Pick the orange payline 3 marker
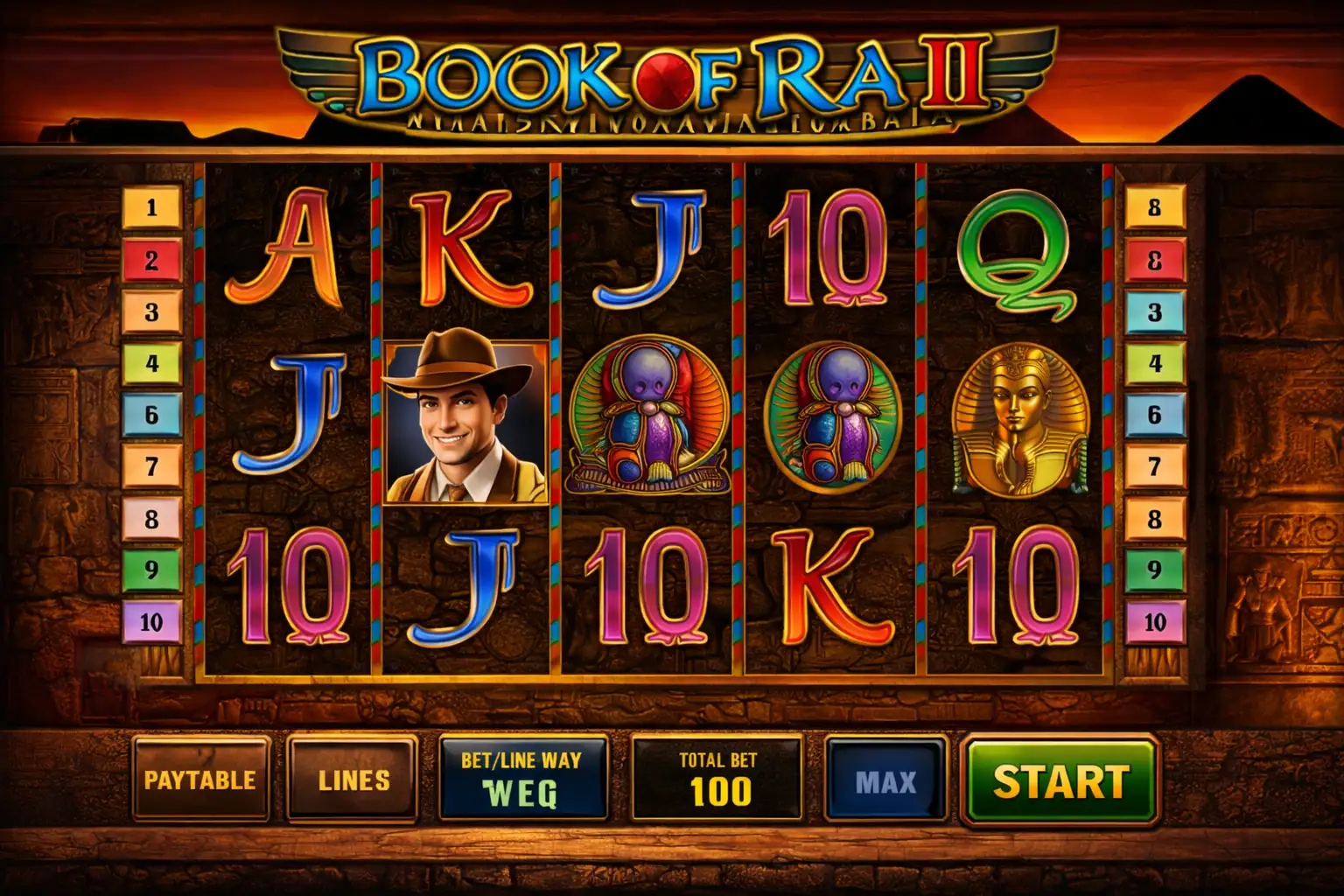Screen dimensions: 1344x896 pyautogui.click(x=151, y=311)
